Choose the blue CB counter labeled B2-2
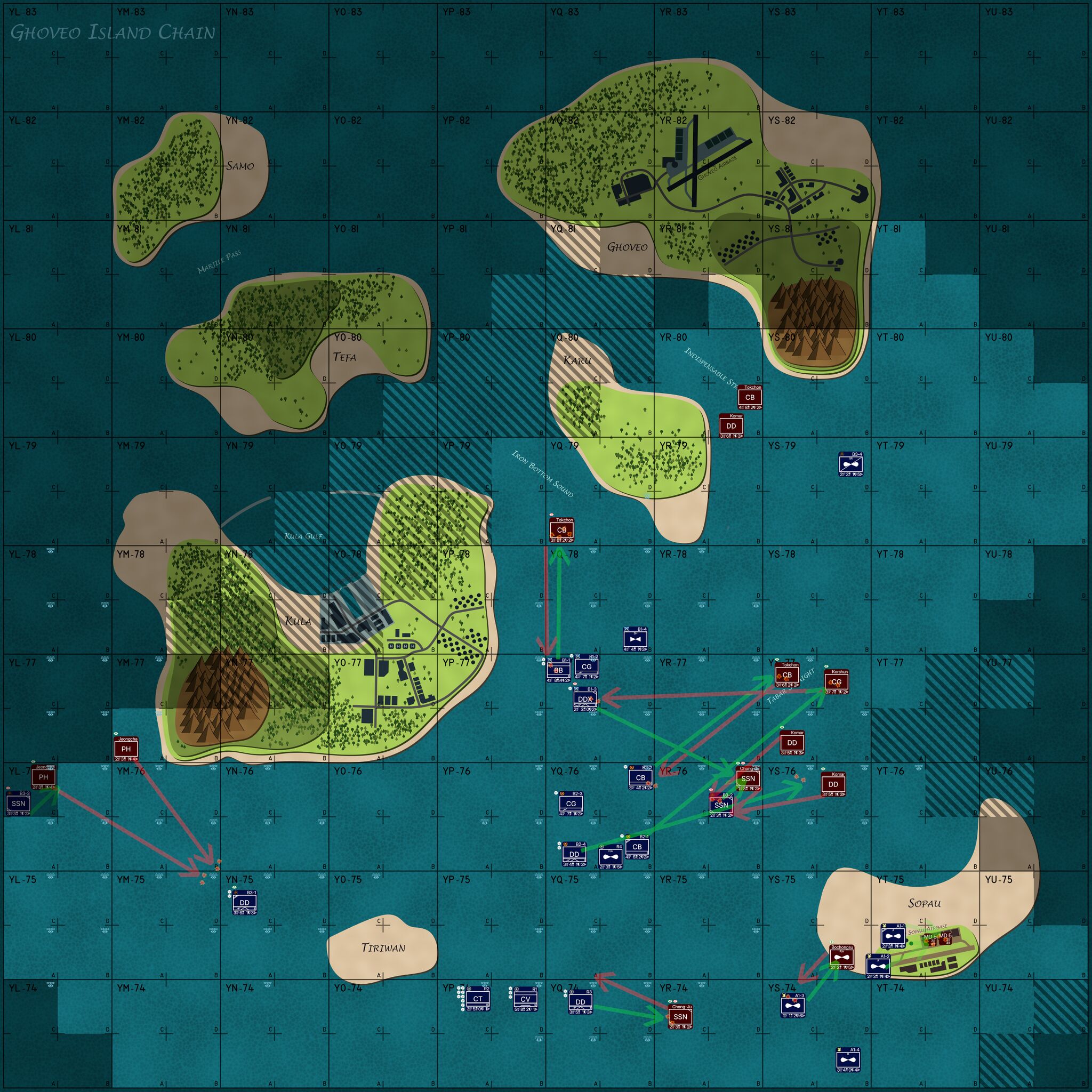 pos(640,778)
